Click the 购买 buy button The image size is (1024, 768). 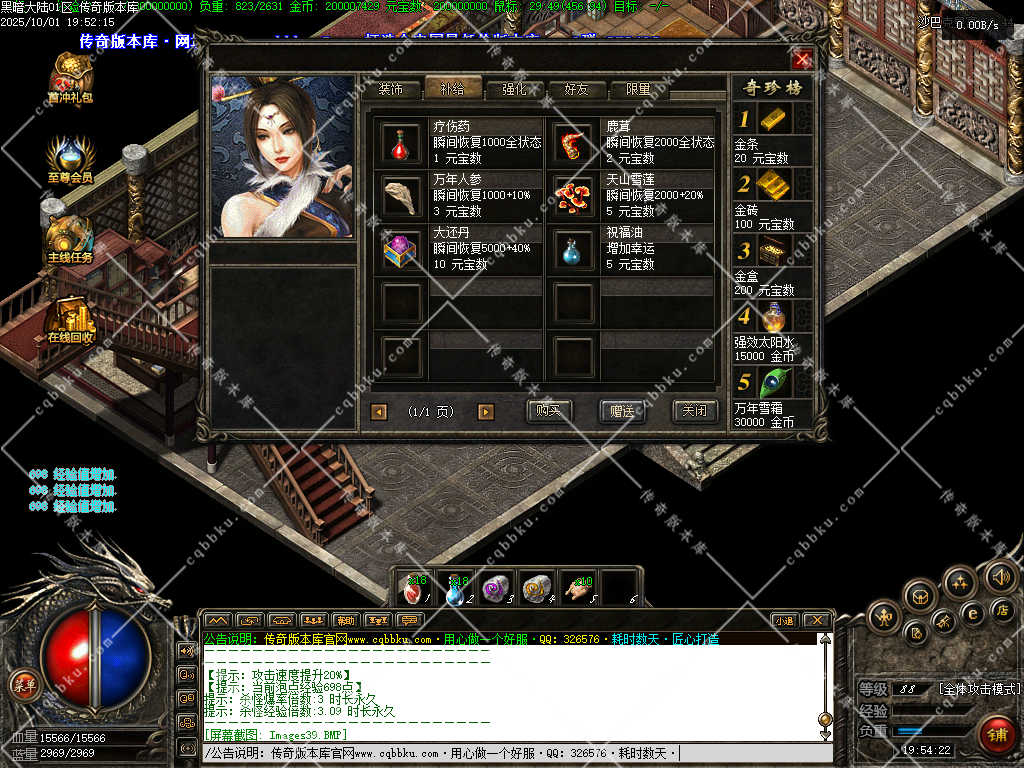pyautogui.click(x=549, y=411)
